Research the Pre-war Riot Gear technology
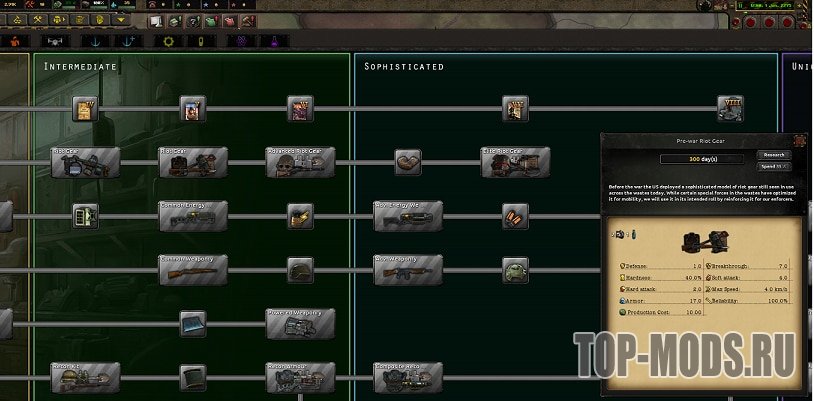 pyautogui.click(x=775, y=155)
